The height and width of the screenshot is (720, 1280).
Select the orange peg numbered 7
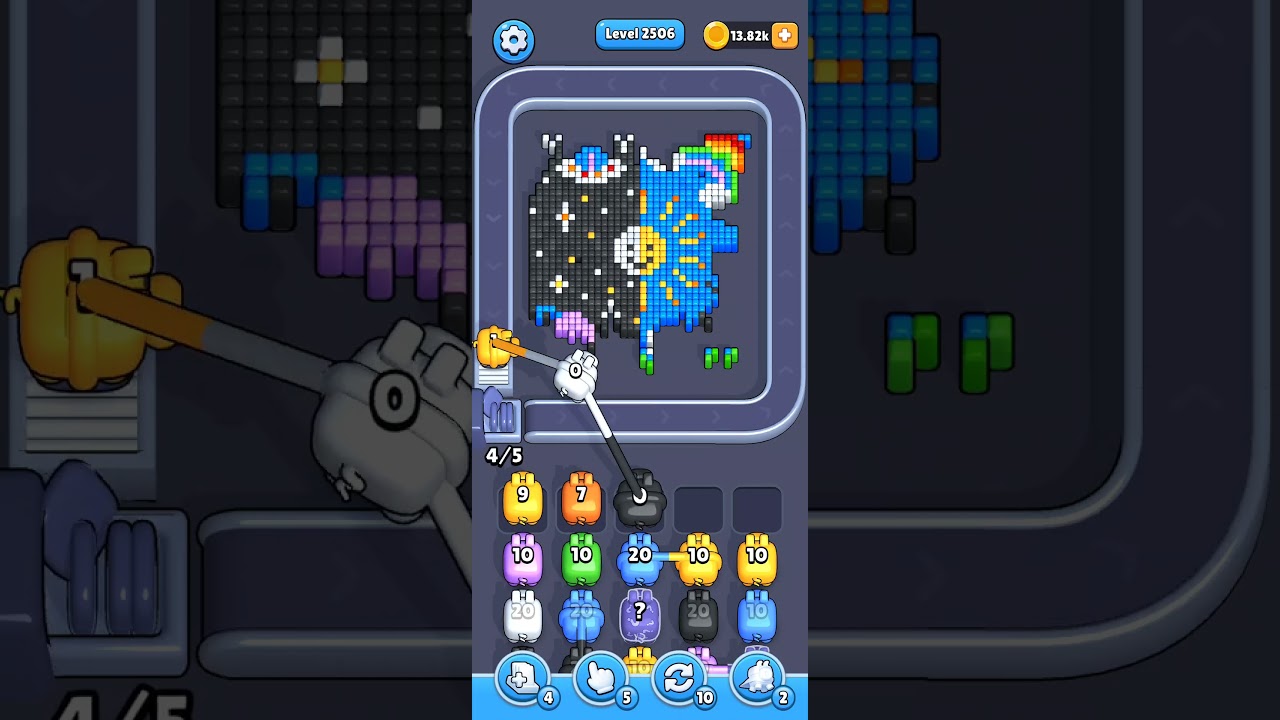581,498
